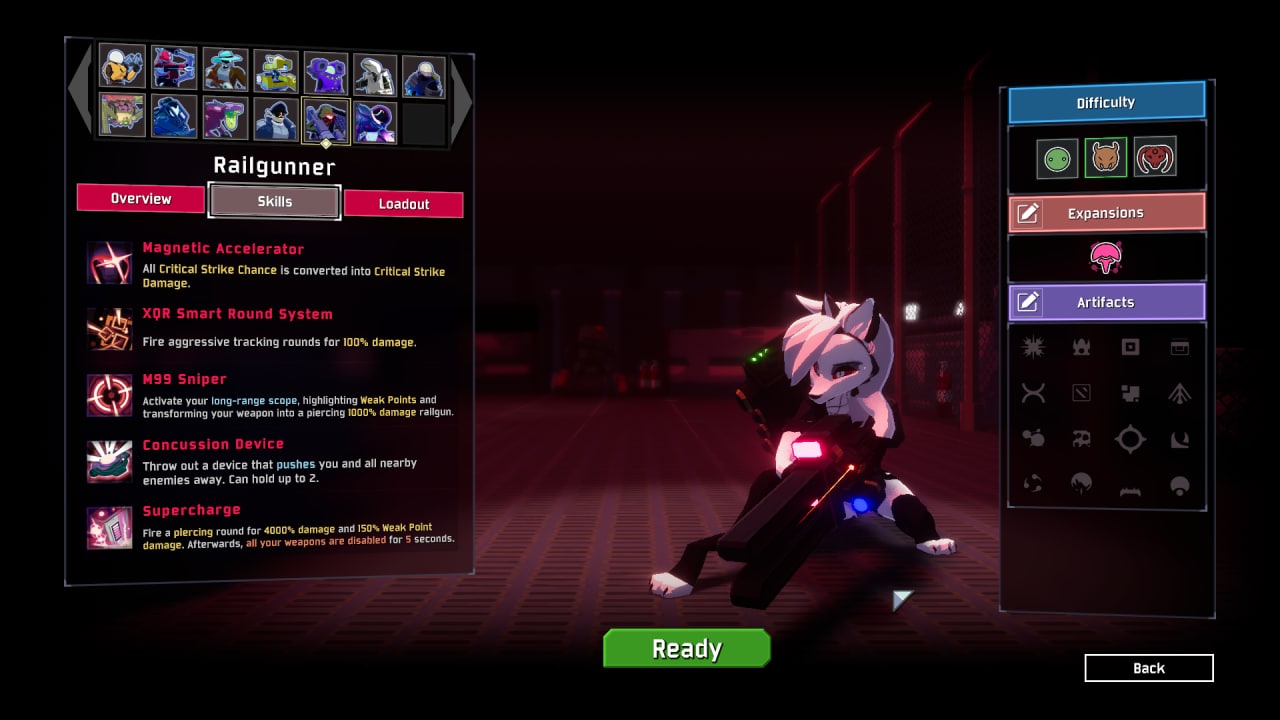Set difficulty to Monsoon red icon
1280x720 pixels.
(x=1154, y=156)
